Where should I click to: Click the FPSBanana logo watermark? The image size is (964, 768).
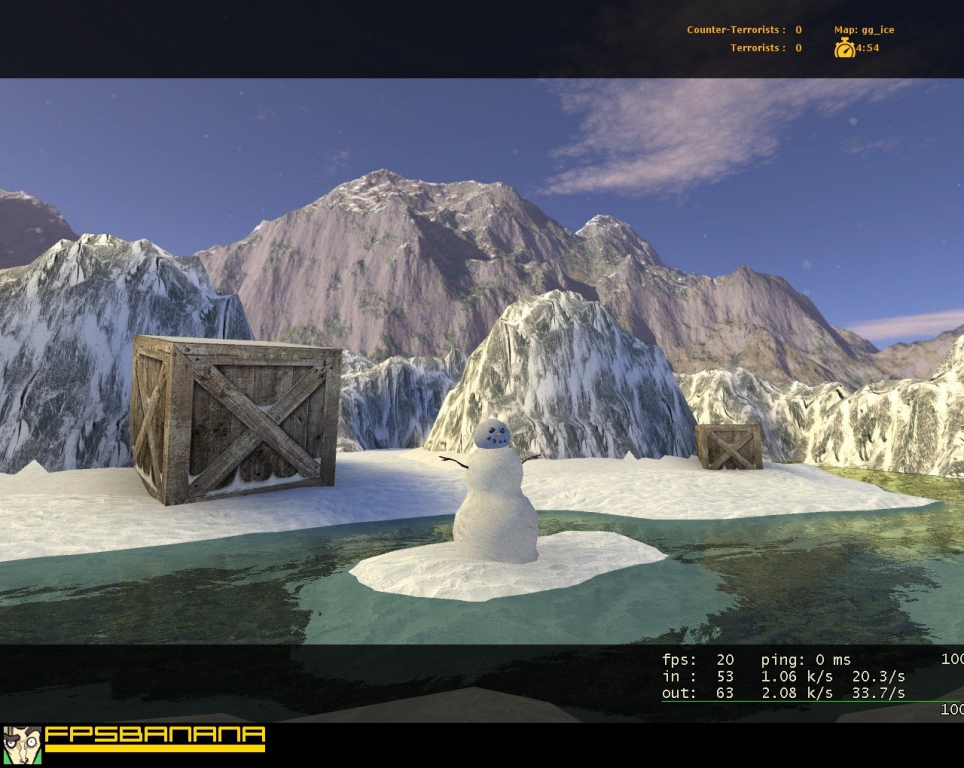pos(135,742)
